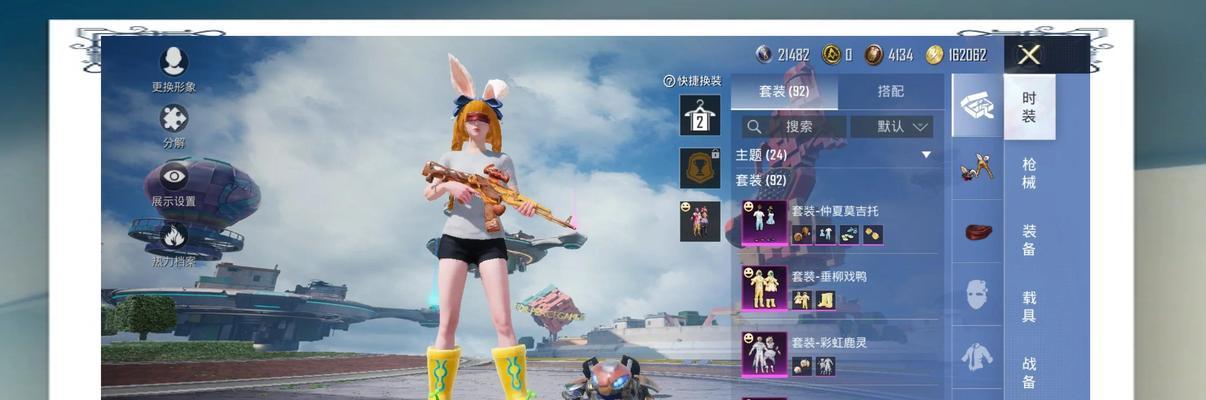This screenshot has height=400, width=1206.
Task: Open 展示设置 display settings
Action: [174, 183]
